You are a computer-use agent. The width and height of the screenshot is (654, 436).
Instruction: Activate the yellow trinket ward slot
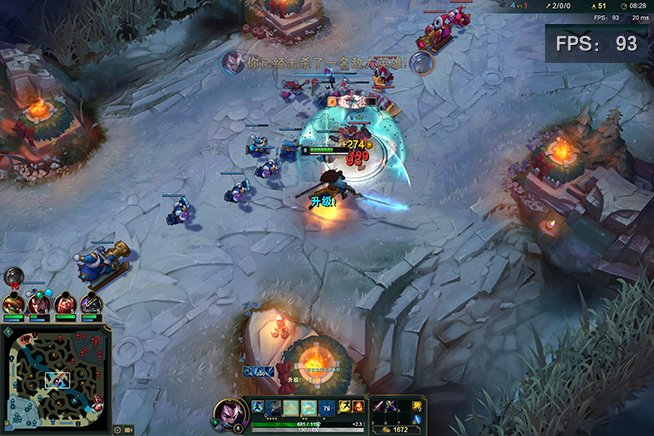(418, 405)
